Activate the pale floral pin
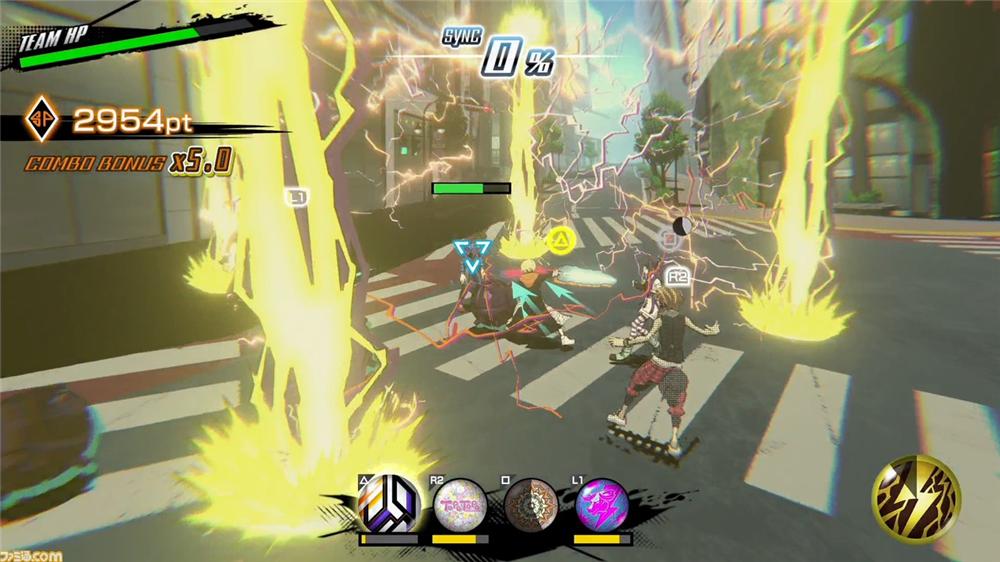The image size is (1000, 562). coord(460,505)
